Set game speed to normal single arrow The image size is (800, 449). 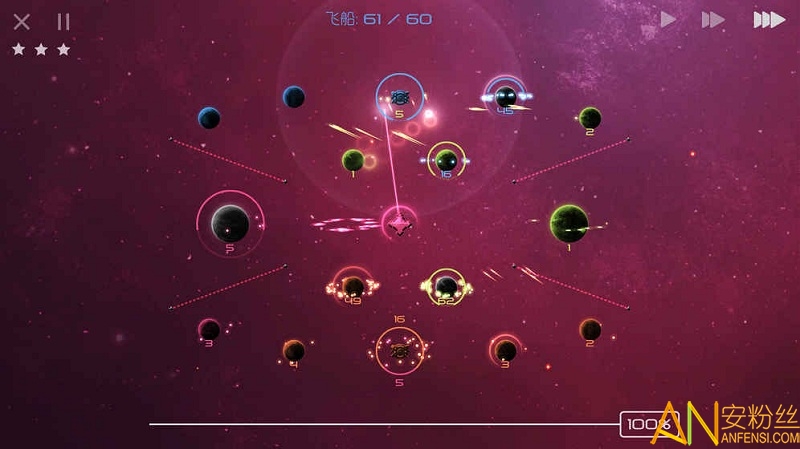668,19
